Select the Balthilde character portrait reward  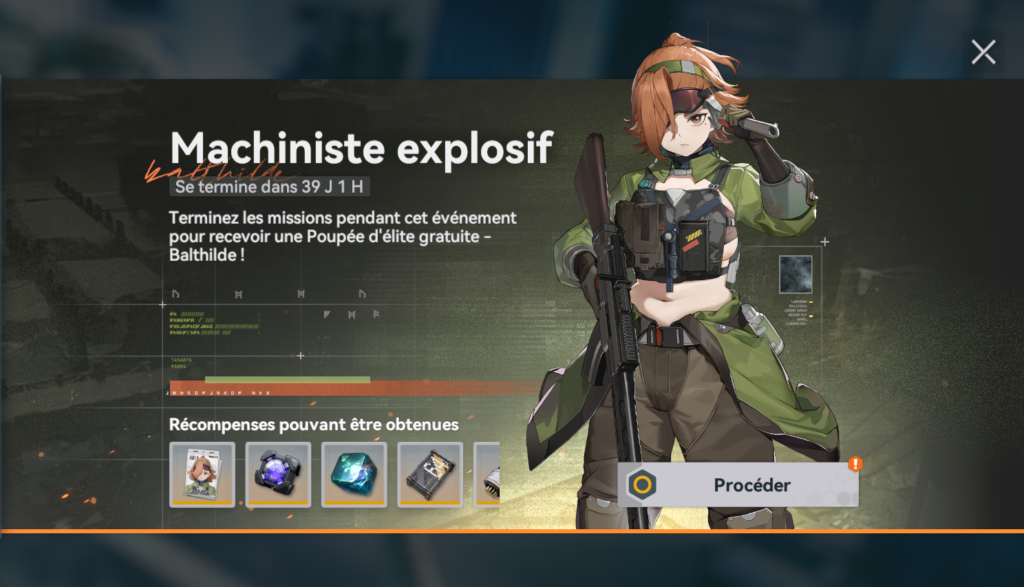click(x=202, y=474)
